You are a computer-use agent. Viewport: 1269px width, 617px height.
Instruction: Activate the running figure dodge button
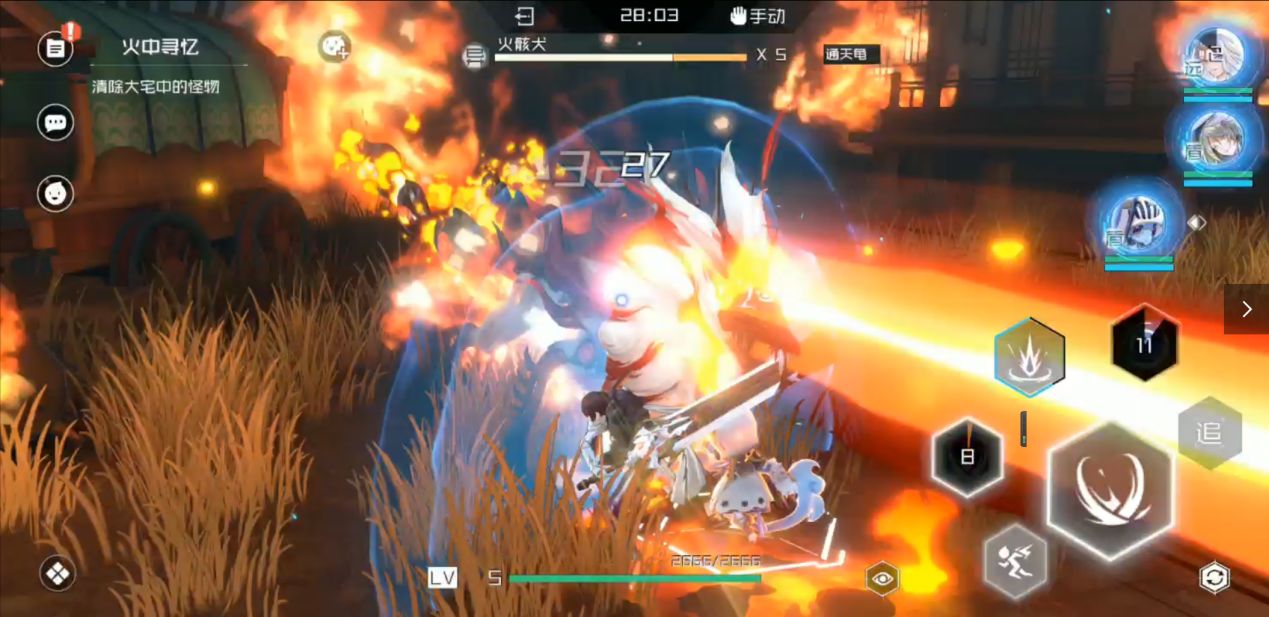pyautogui.click(x=1016, y=560)
